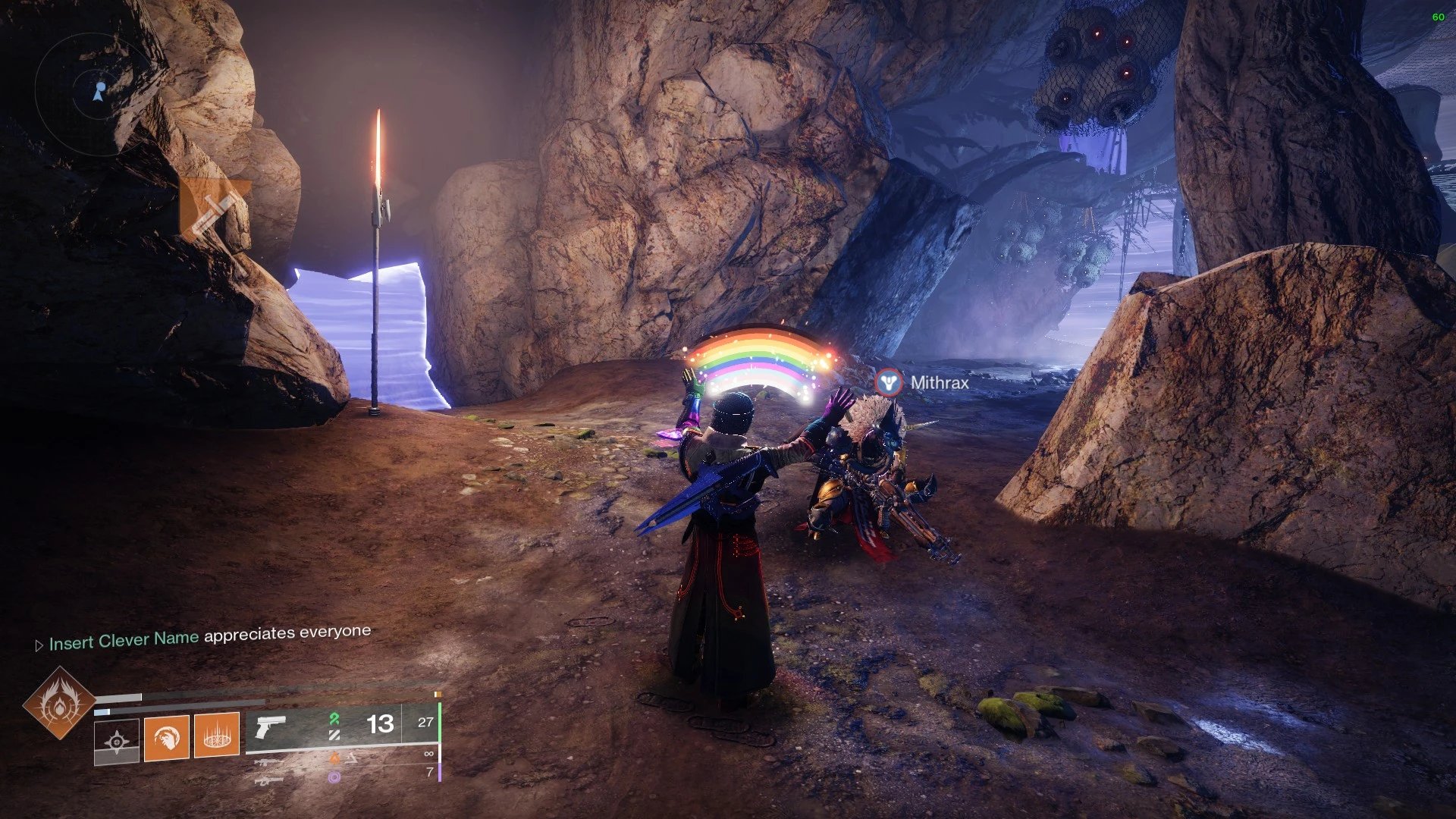Activate the orange rift class ability icon

tap(217, 734)
